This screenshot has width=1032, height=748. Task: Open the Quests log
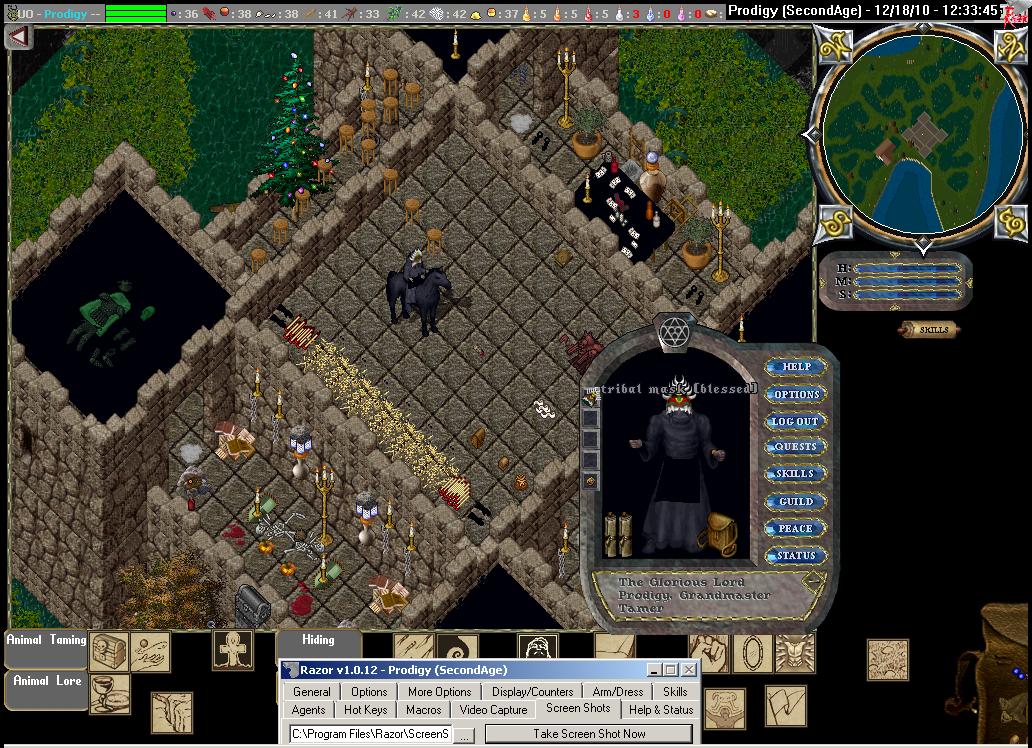[796, 447]
